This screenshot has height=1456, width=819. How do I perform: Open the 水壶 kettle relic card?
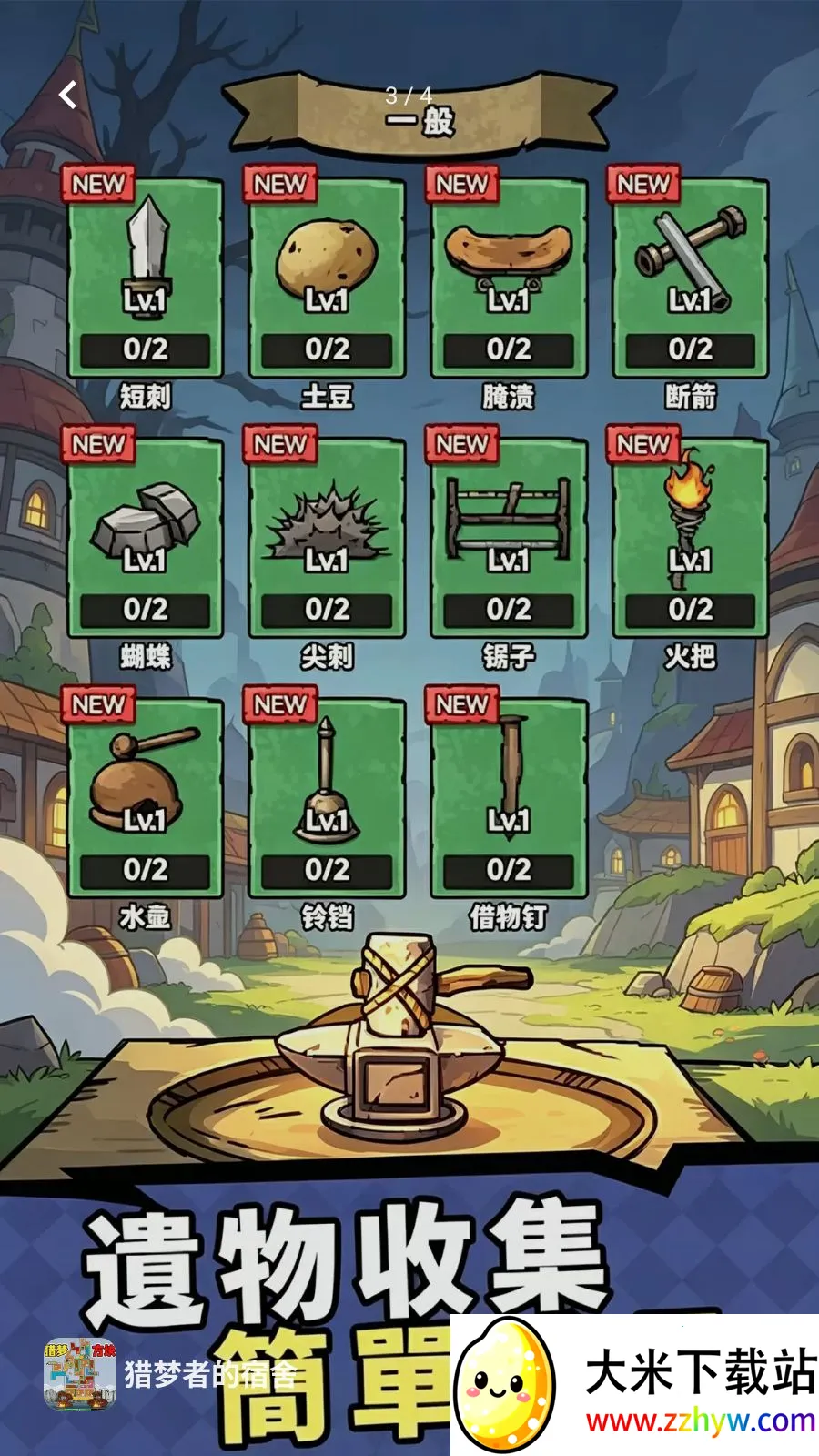pos(146,798)
